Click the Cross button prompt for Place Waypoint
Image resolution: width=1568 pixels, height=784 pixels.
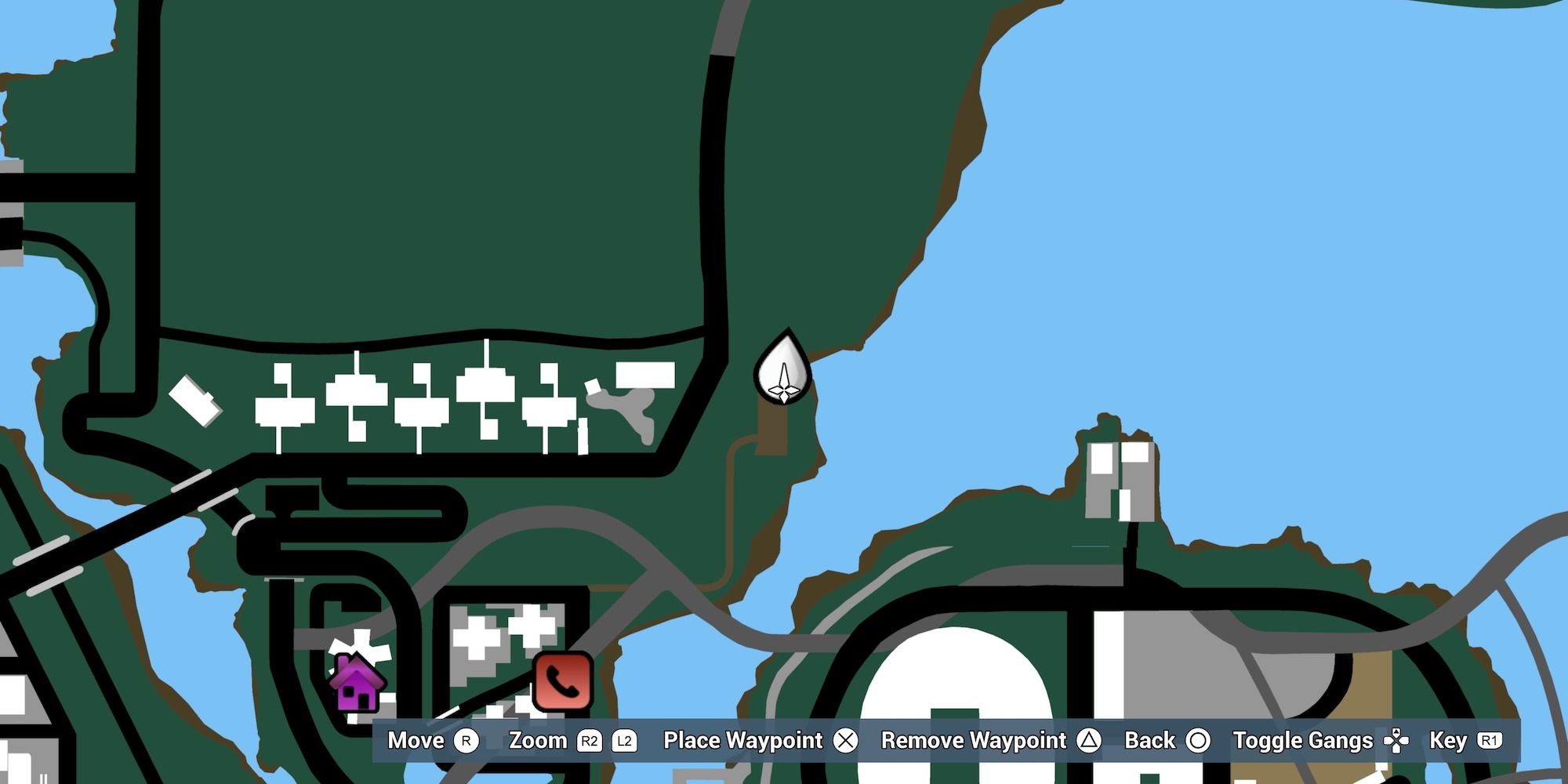(x=847, y=739)
